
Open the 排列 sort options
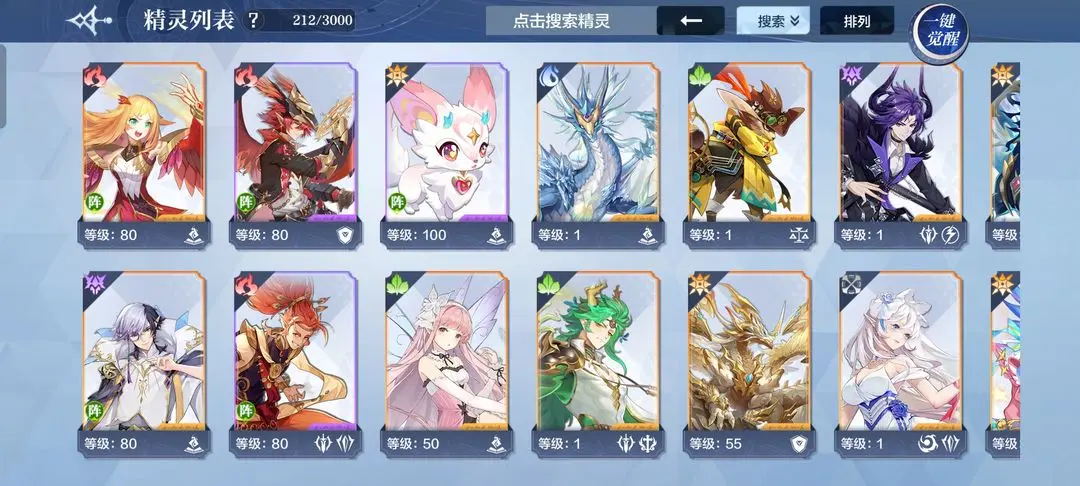857,20
